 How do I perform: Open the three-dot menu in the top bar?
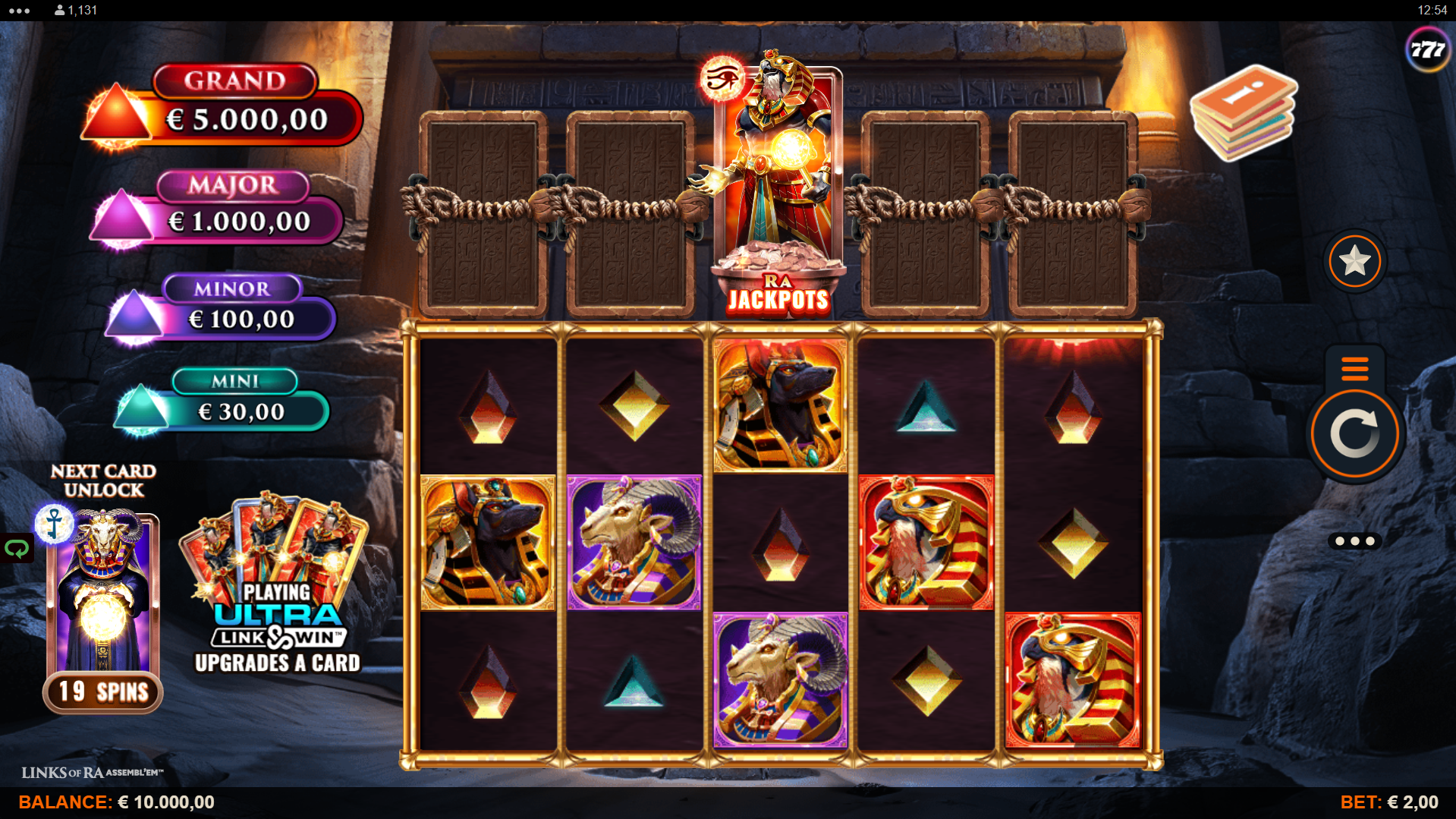(19, 11)
